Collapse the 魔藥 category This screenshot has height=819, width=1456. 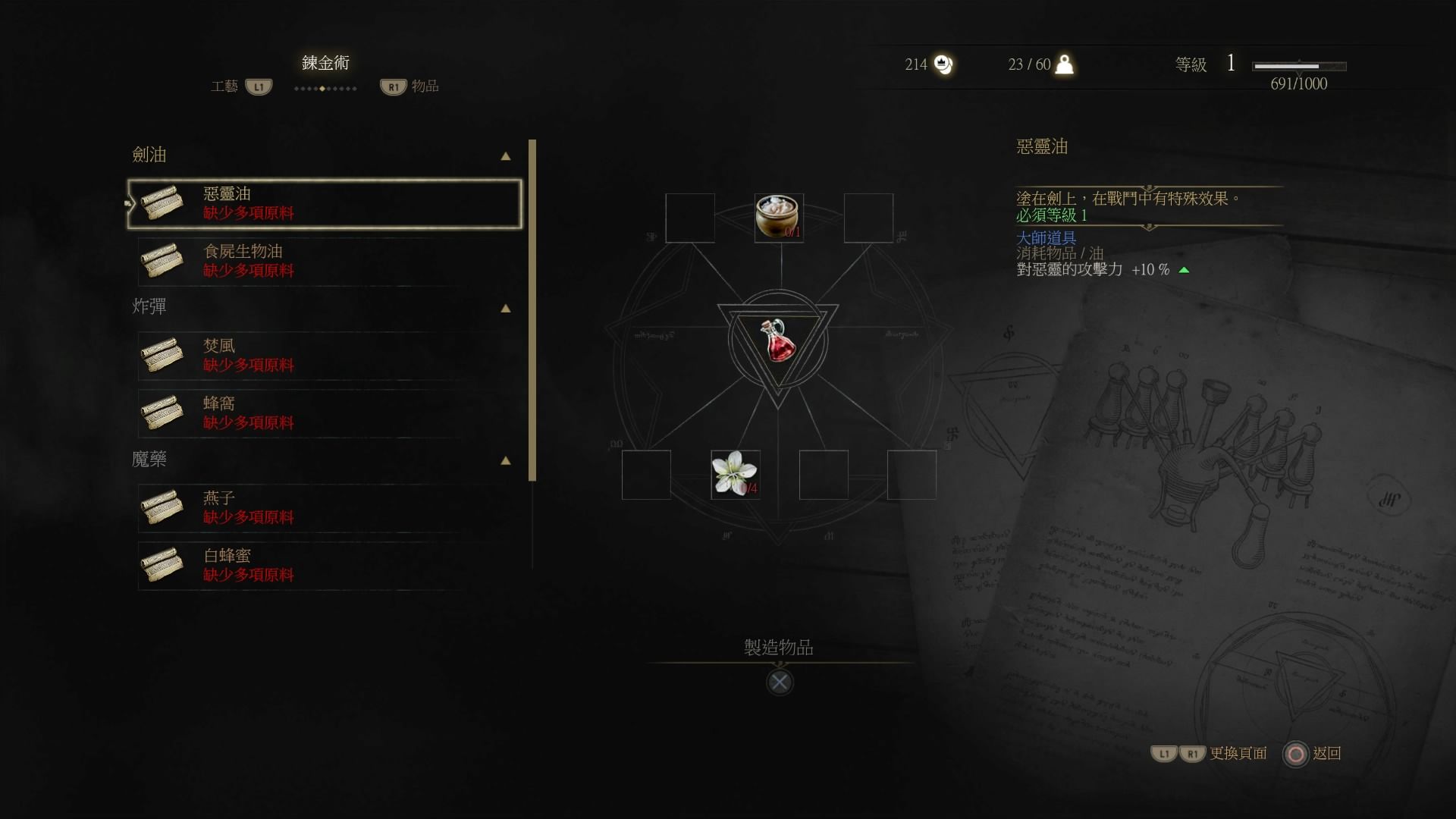point(505,461)
